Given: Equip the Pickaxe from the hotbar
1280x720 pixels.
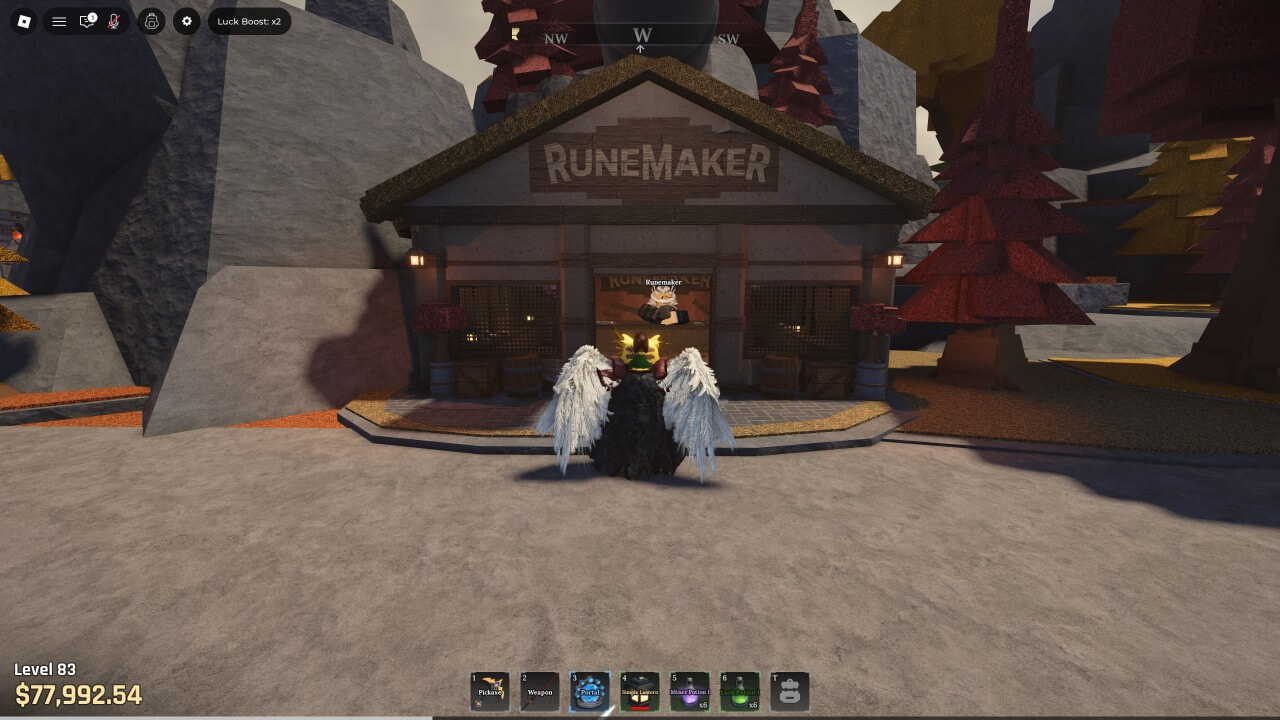Looking at the screenshot, I should [490, 691].
